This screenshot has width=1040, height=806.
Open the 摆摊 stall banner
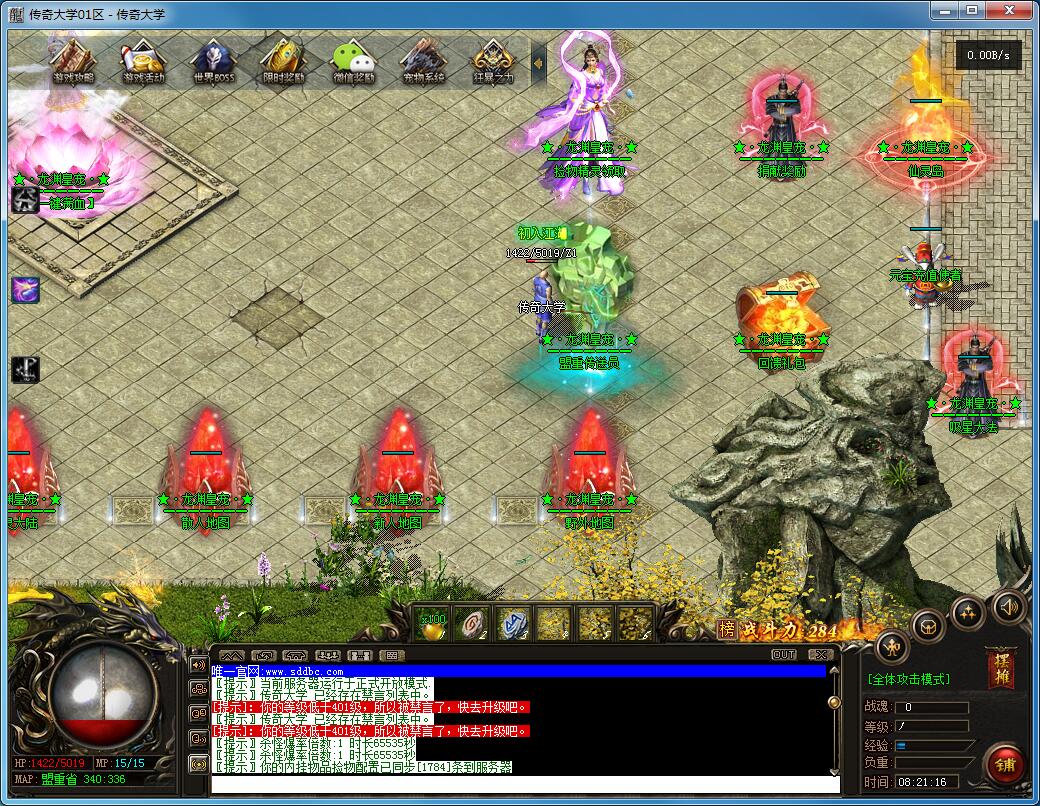[x=999, y=669]
